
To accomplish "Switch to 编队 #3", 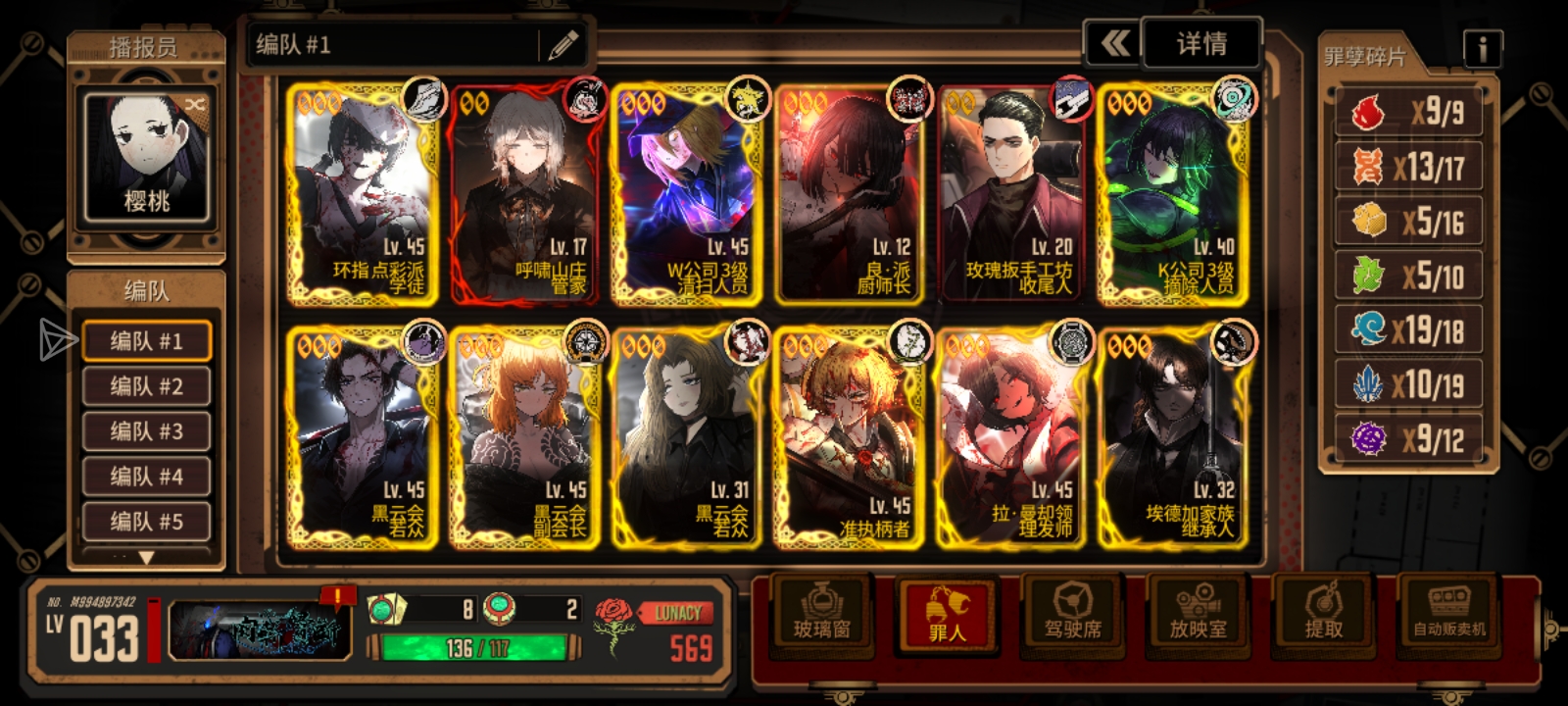I will (146, 431).
